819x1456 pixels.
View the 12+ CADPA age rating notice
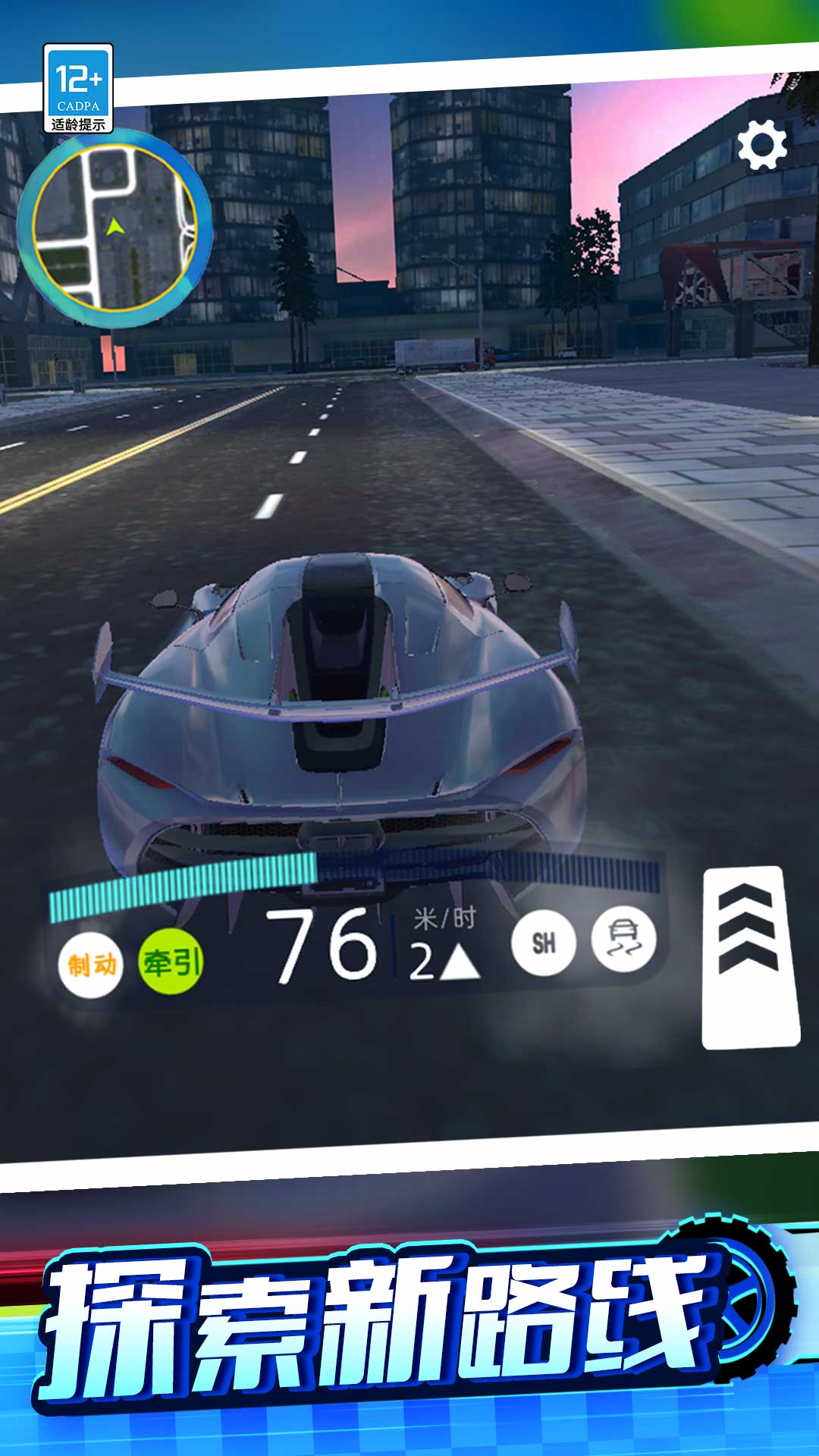tap(78, 89)
